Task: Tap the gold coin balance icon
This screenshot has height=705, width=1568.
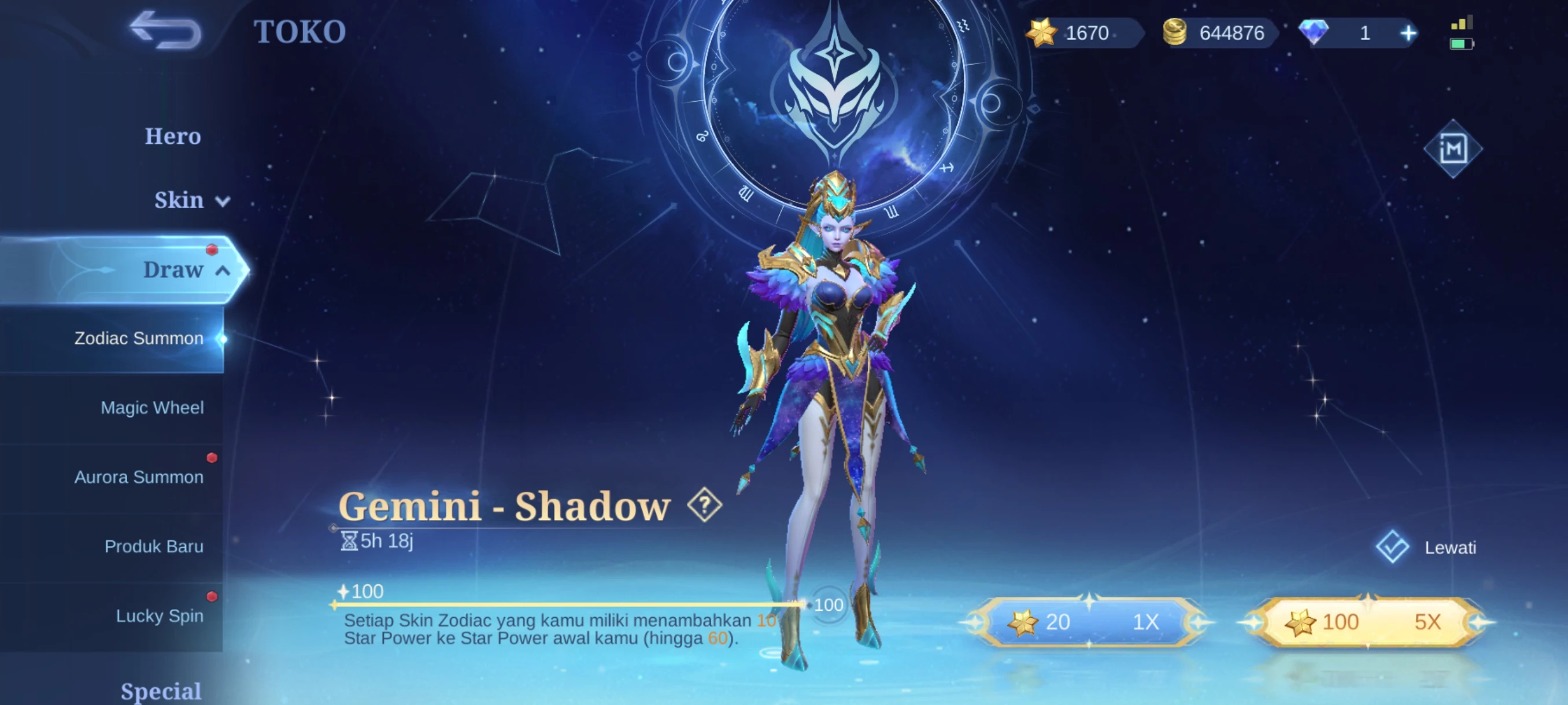Action: click(1175, 33)
